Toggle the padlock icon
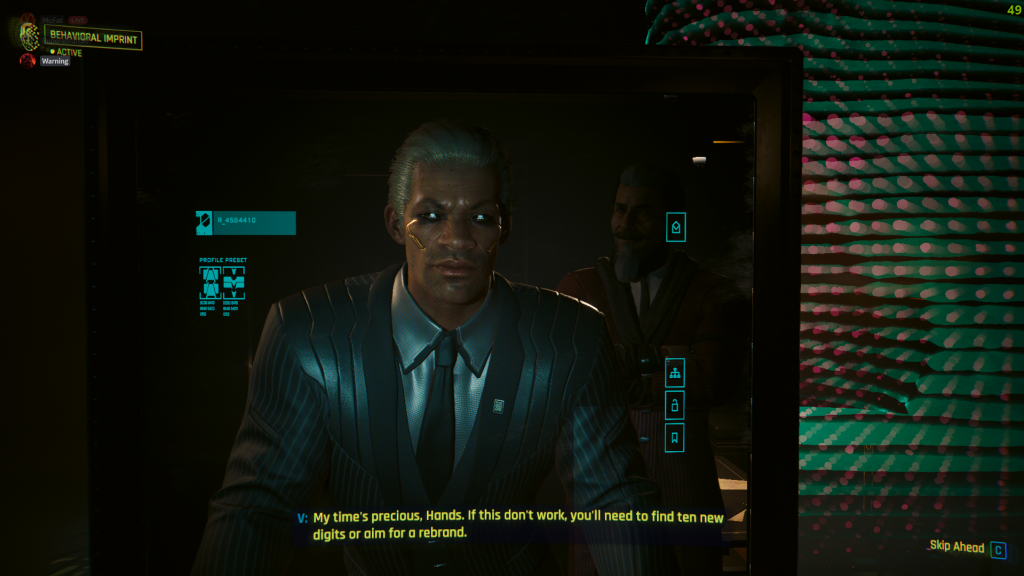The width and height of the screenshot is (1024, 576). [675, 405]
